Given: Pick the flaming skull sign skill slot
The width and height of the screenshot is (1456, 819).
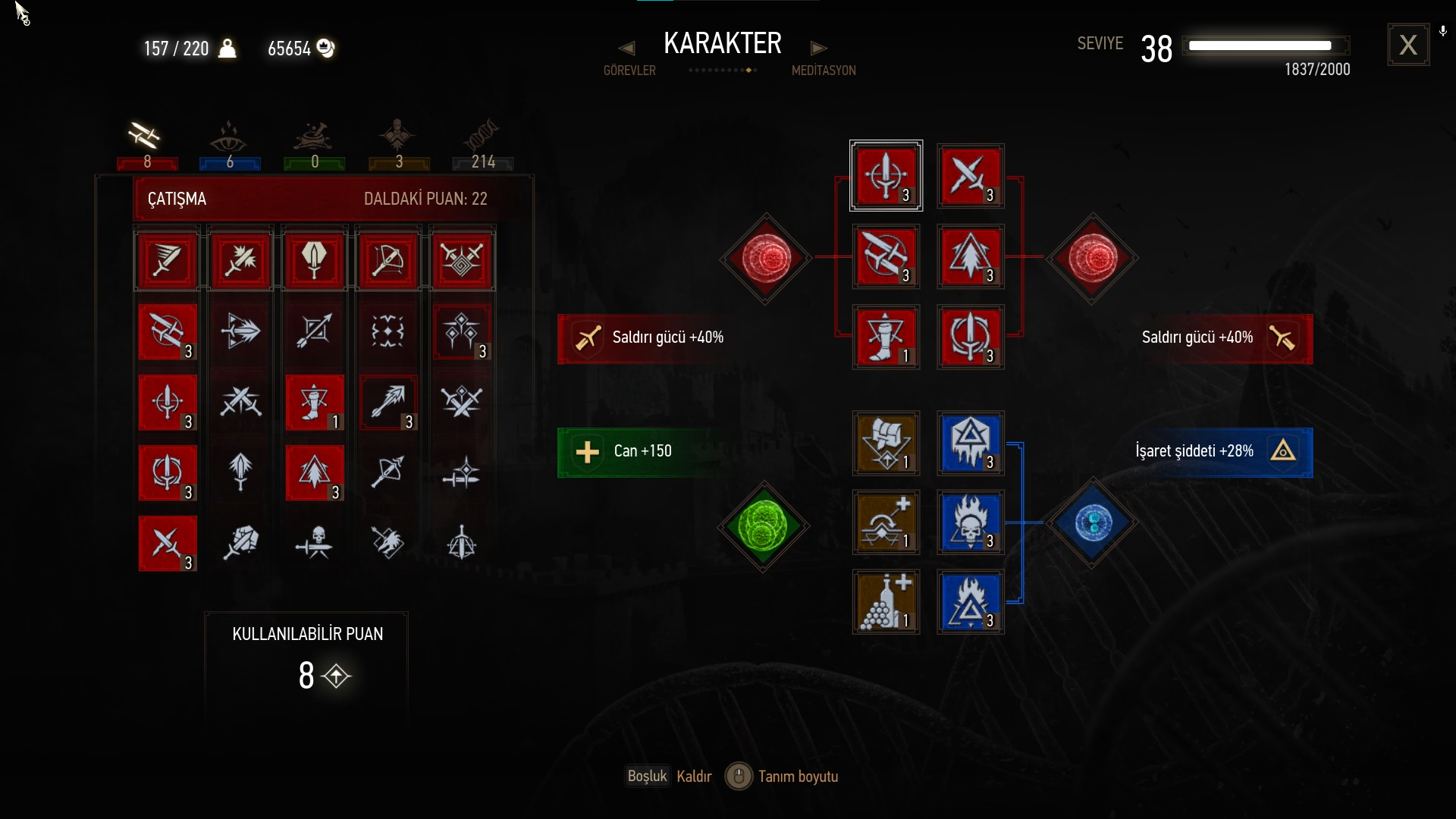Looking at the screenshot, I should coord(971,522).
